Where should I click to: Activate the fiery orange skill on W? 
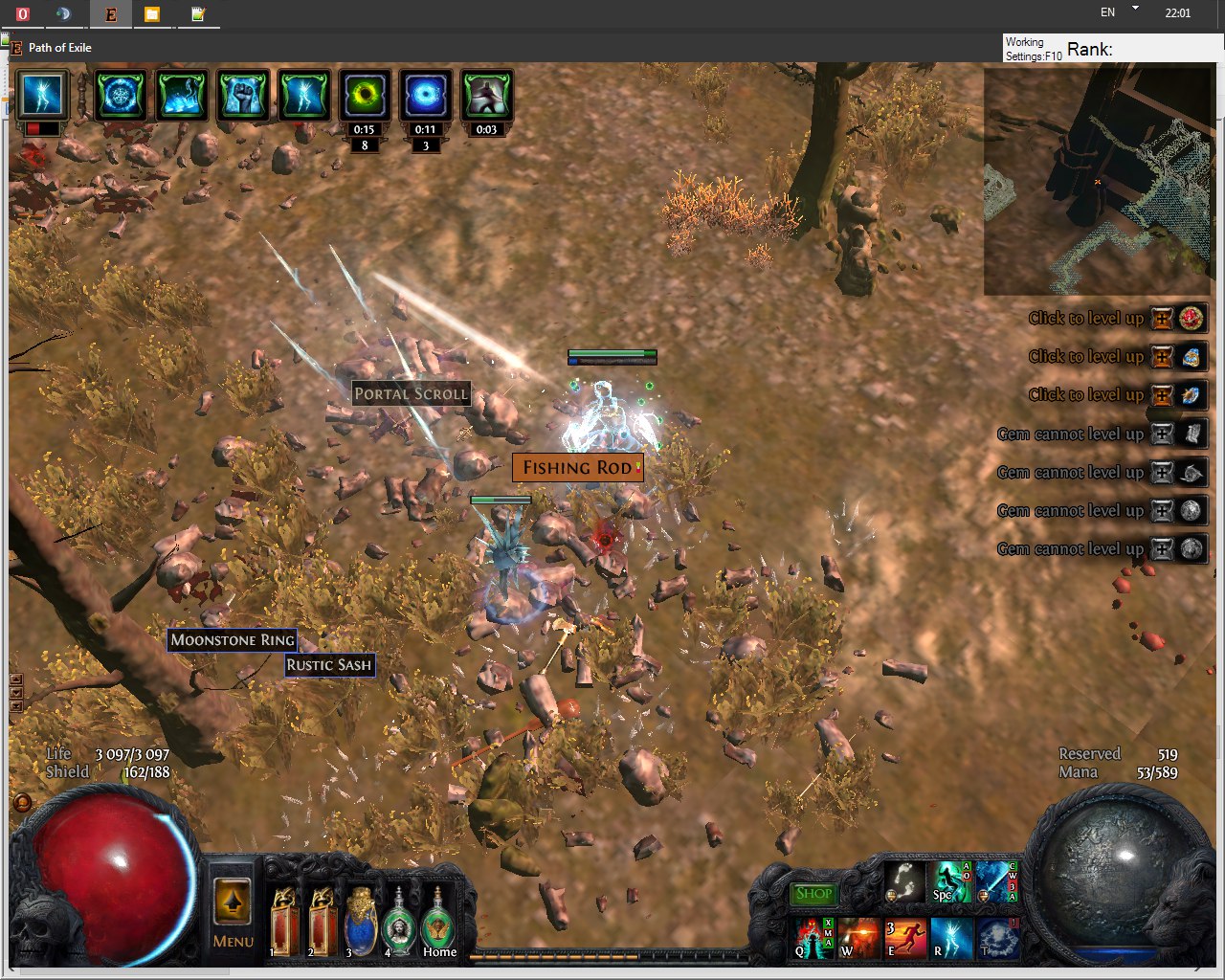coord(858,938)
